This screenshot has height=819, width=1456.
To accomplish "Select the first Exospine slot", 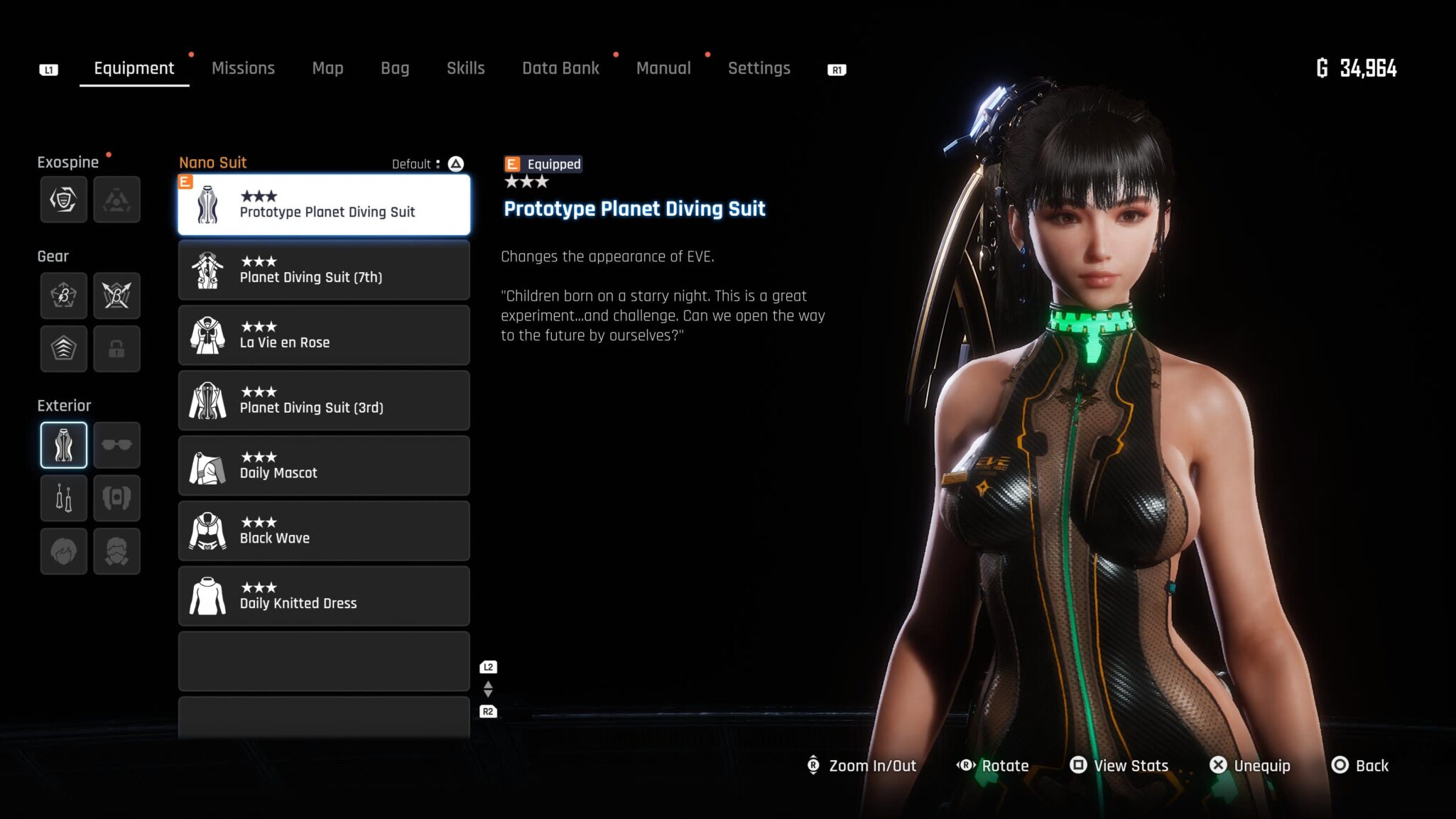I will tap(64, 200).
